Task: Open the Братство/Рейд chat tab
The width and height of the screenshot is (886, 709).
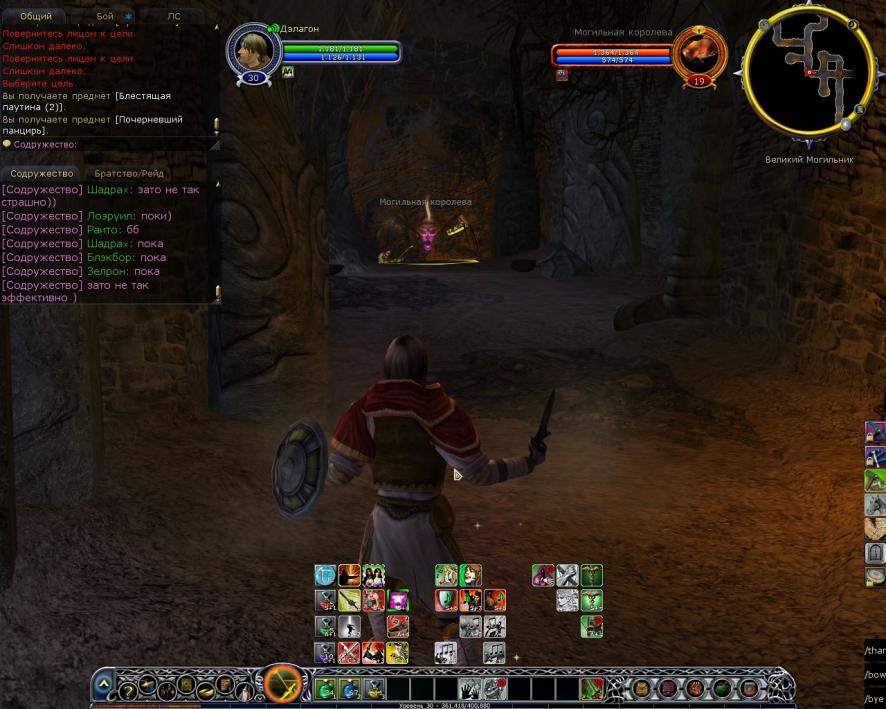Action: click(129, 173)
